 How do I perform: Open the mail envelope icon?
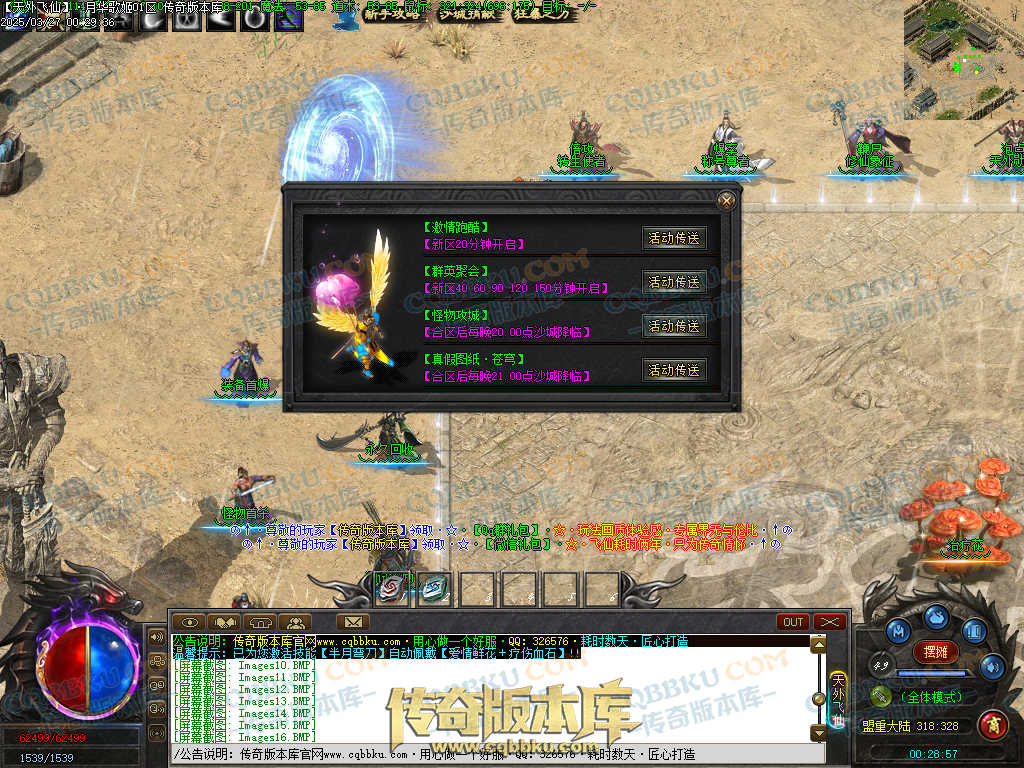tap(351, 622)
